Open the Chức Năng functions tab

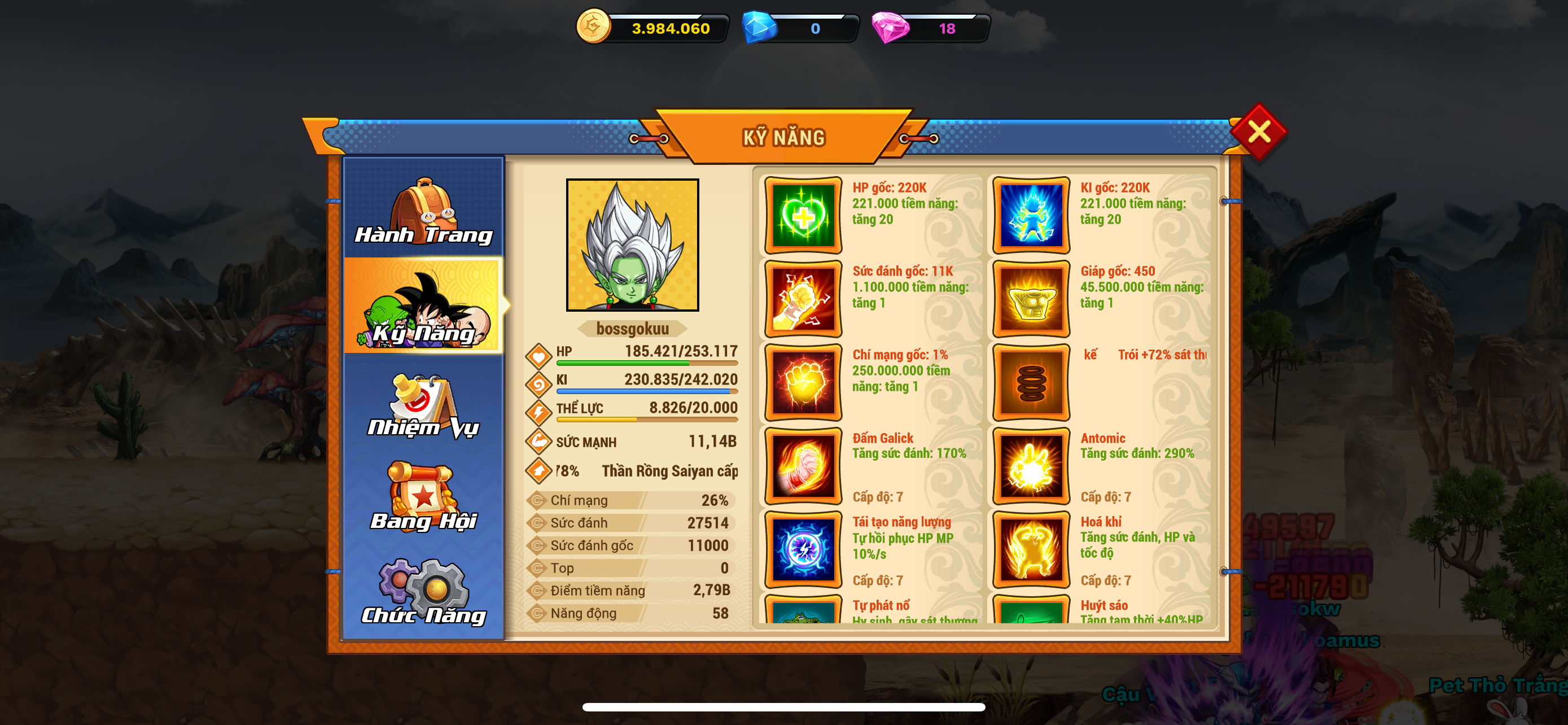pos(424,591)
